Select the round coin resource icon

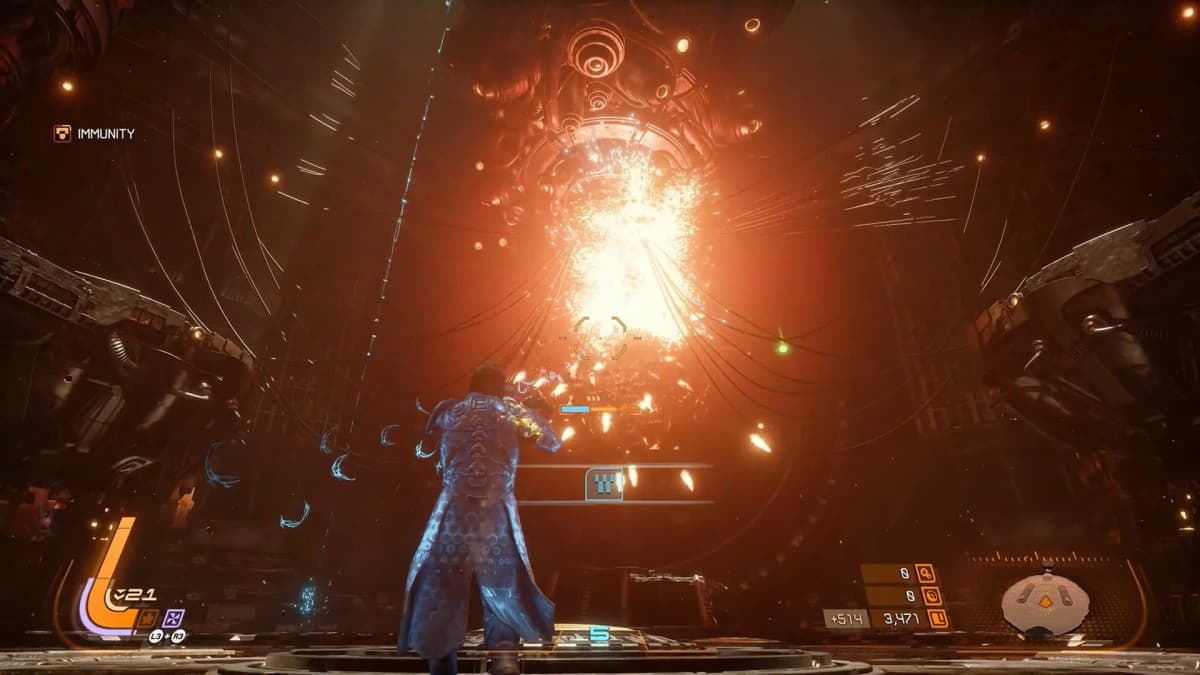(931, 596)
